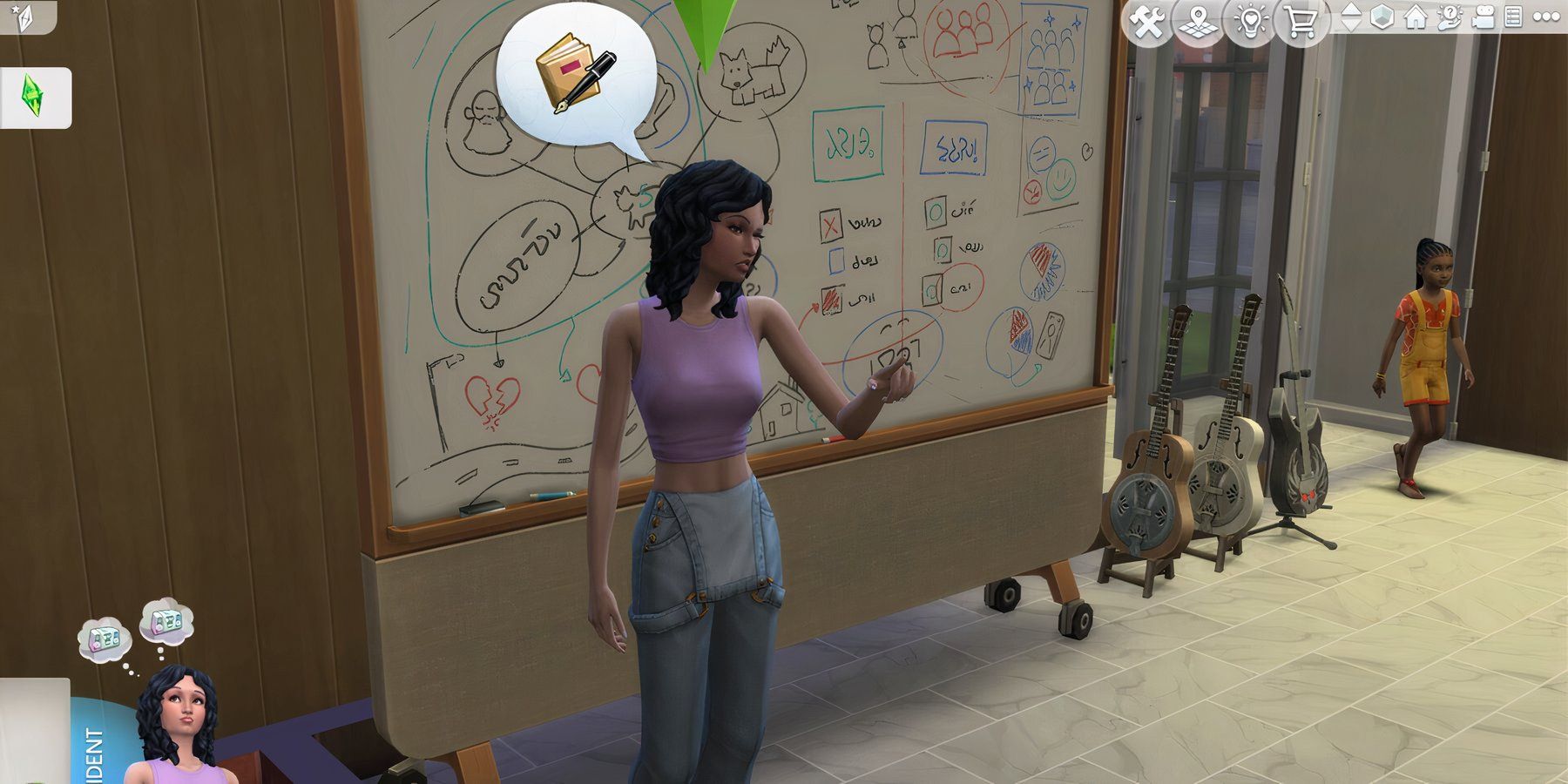Open the help lessons hand icon

(x=1449, y=17)
